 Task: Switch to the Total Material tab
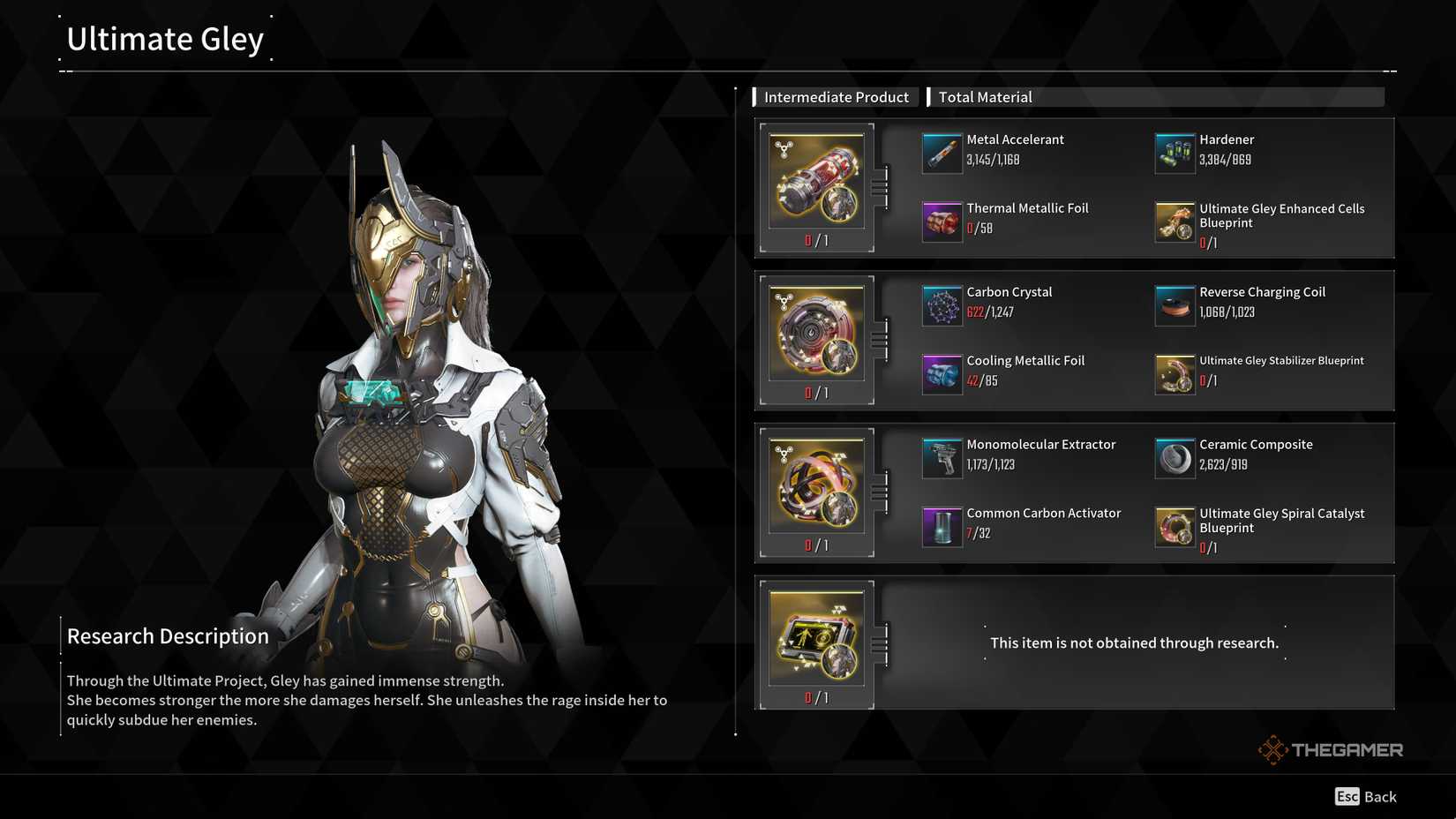pyautogui.click(x=985, y=97)
